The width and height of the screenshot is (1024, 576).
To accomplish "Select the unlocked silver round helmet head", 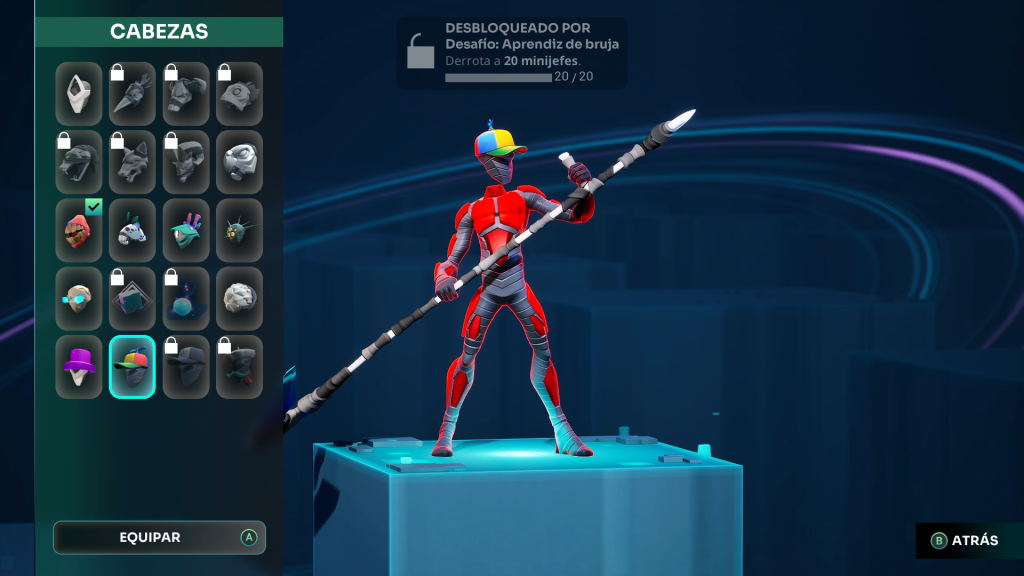I will 240,162.
